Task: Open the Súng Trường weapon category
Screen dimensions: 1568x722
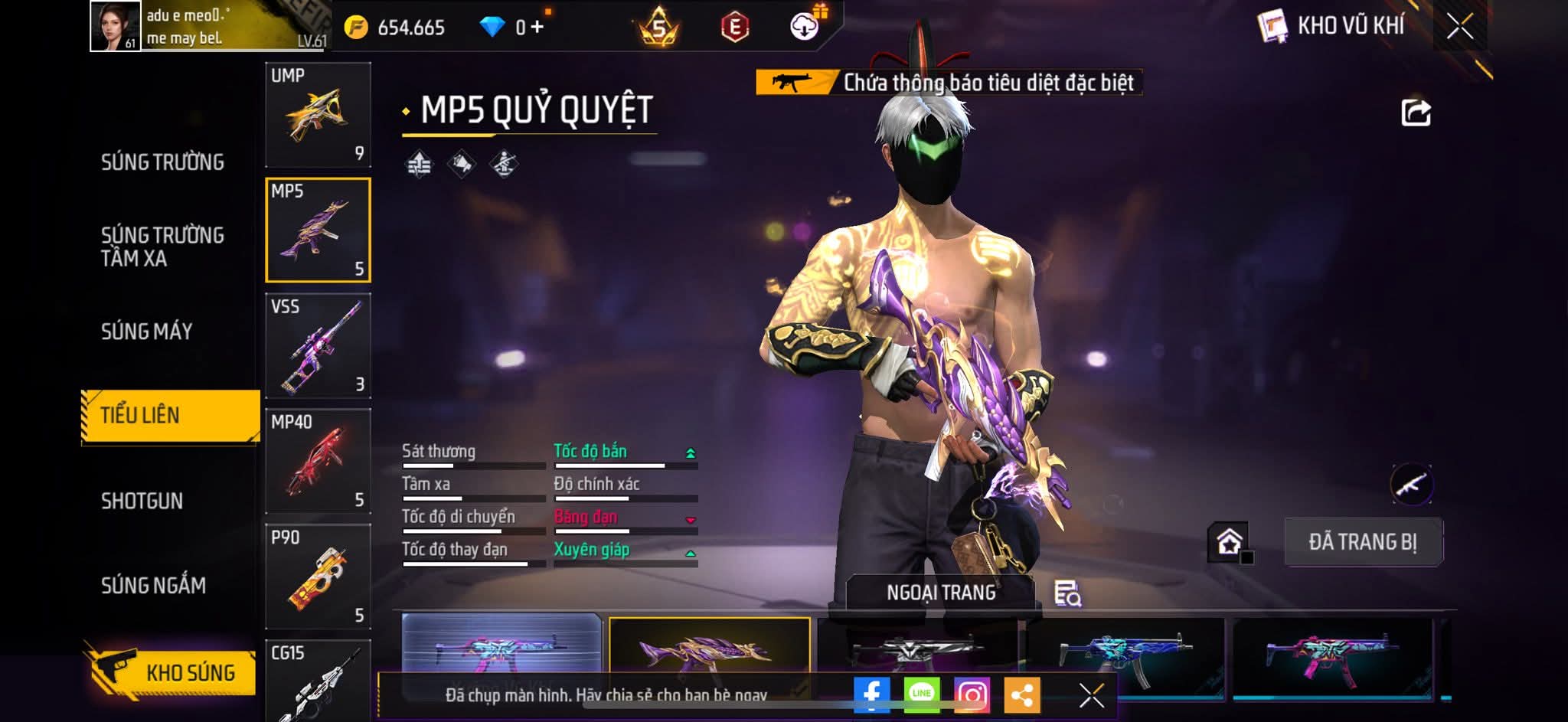Action: tap(162, 162)
